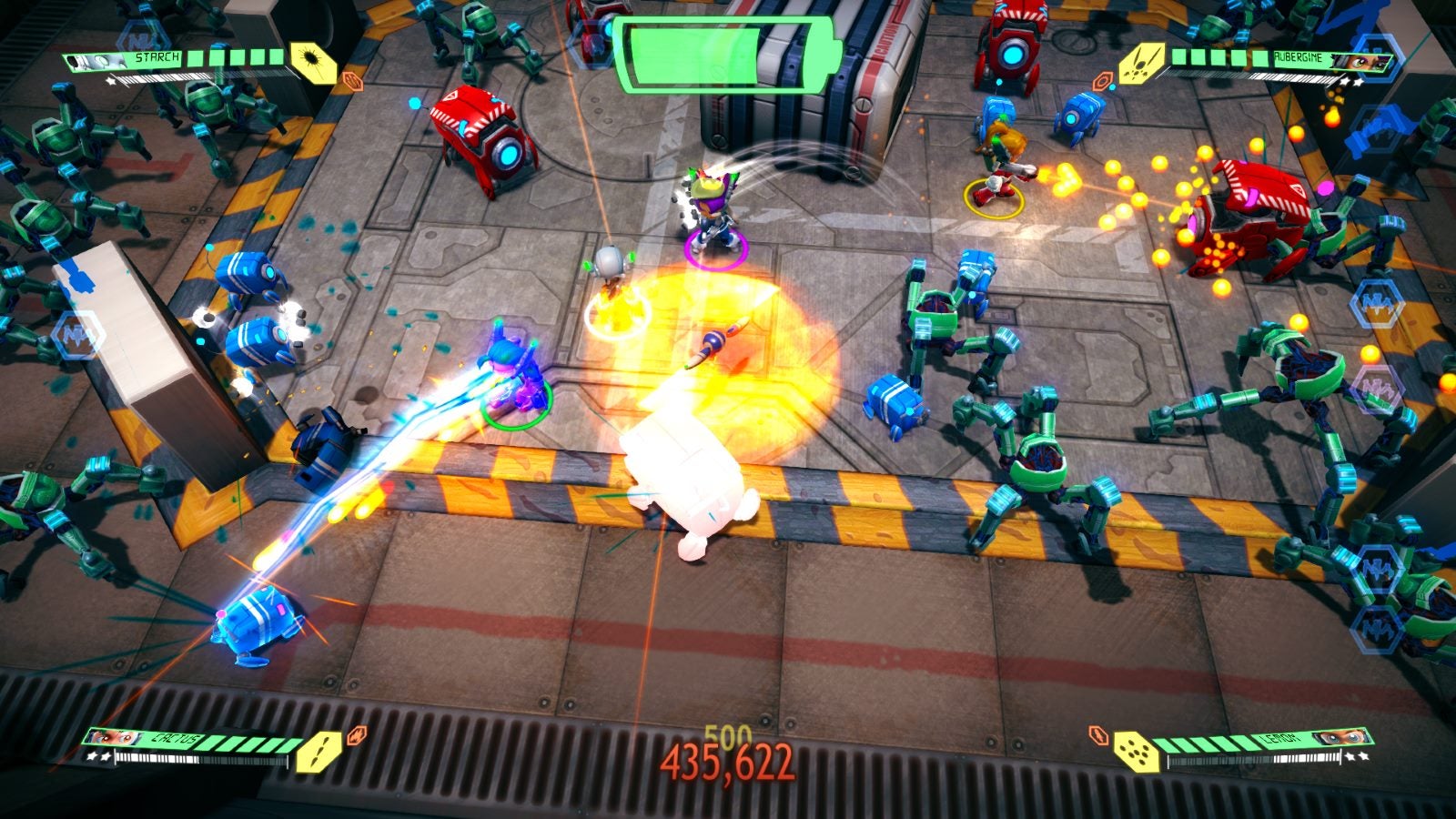Click the AUBERGINE name label
1456x819 pixels.
click(x=1299, y=57)
